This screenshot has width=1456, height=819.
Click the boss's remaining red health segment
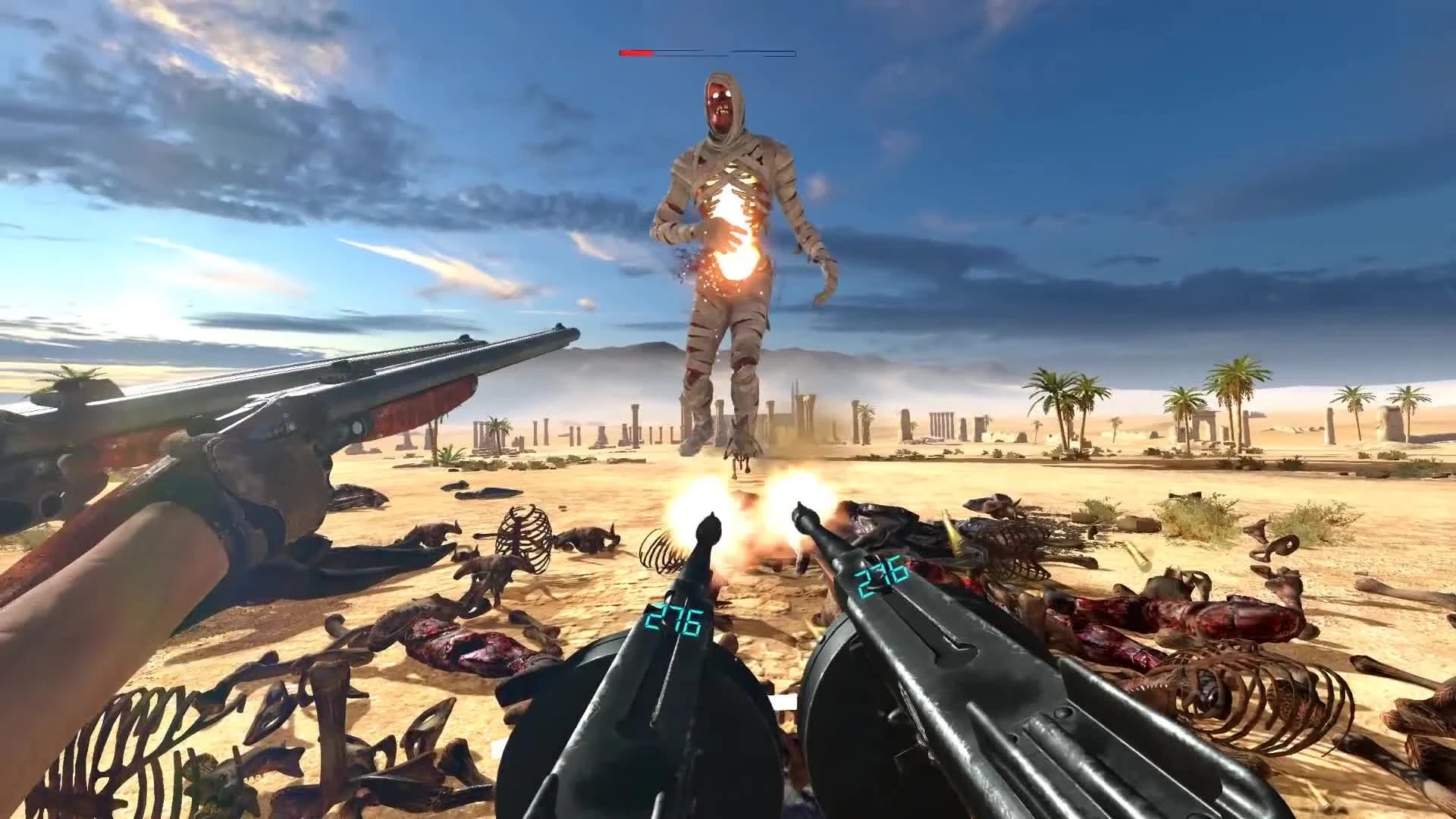[635, 53]
